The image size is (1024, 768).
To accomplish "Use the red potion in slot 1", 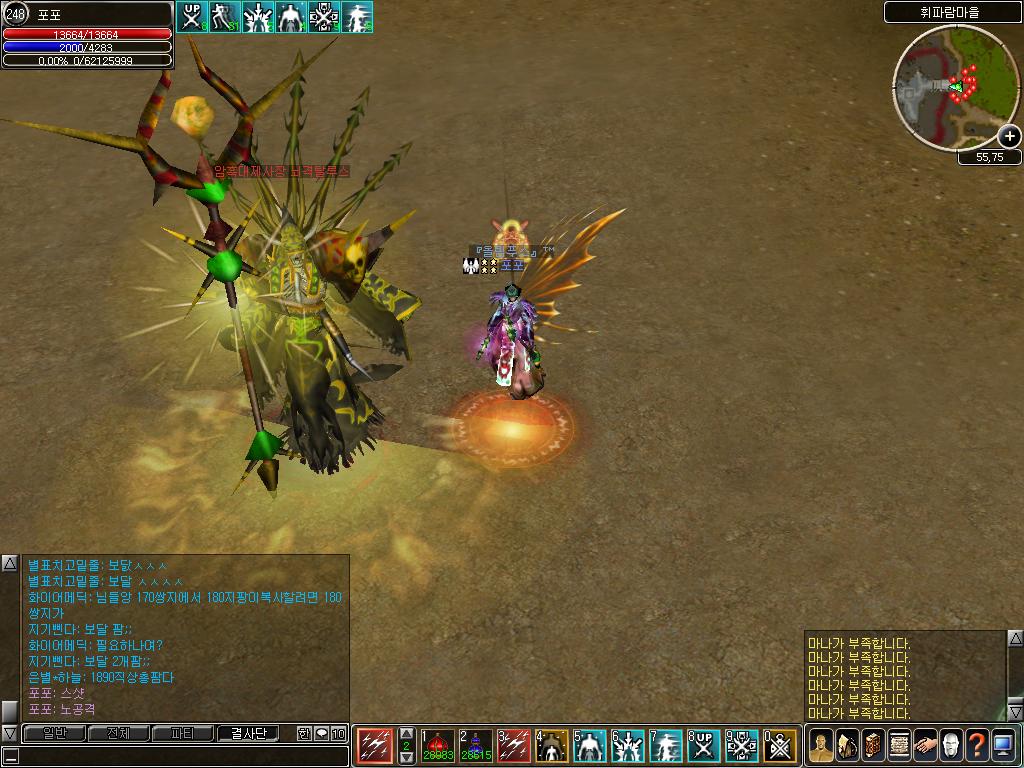I will point(437,746).
